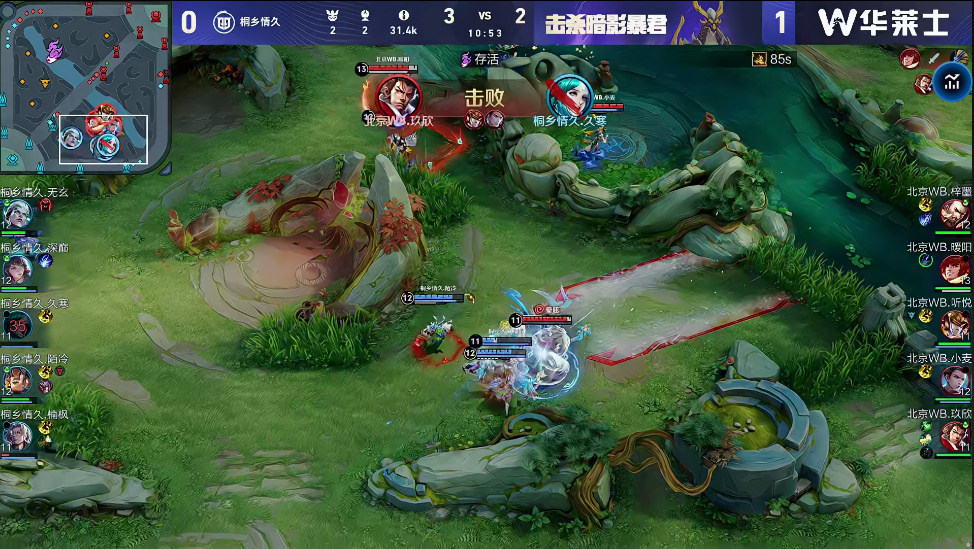
Task: Click the 85s gold buff timer icon
Action: pos(759,60)
